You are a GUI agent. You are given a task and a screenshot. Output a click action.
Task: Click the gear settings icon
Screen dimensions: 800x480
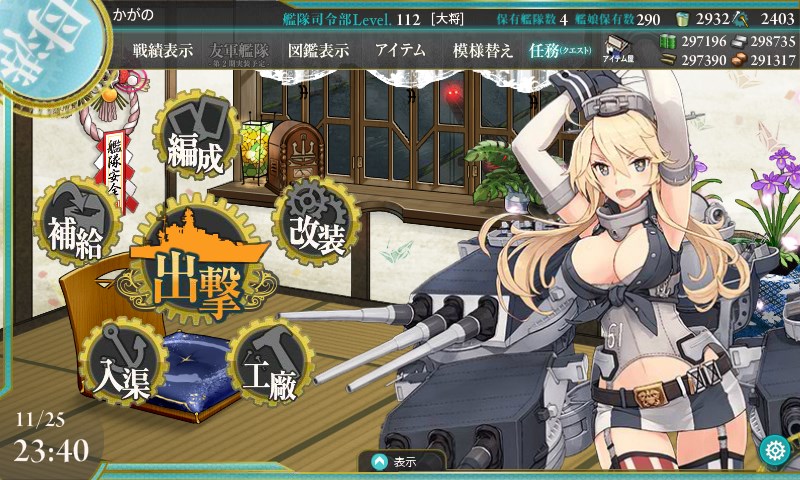774,450
